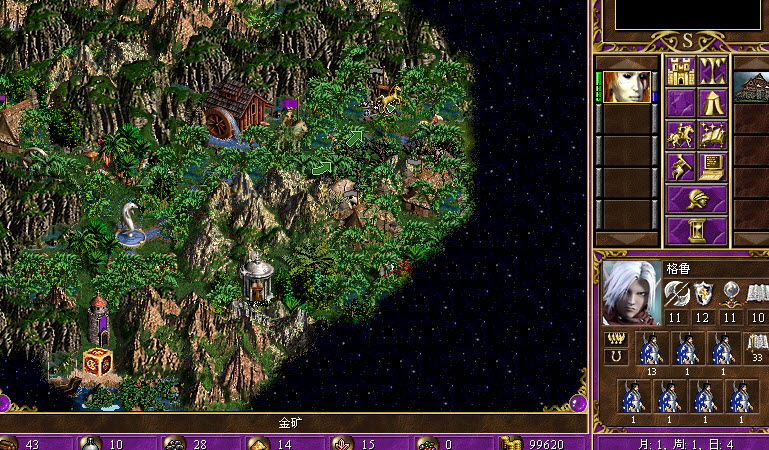769x450 pixels.
Task: Select the army stack with 13 troops
Action: 652,351
